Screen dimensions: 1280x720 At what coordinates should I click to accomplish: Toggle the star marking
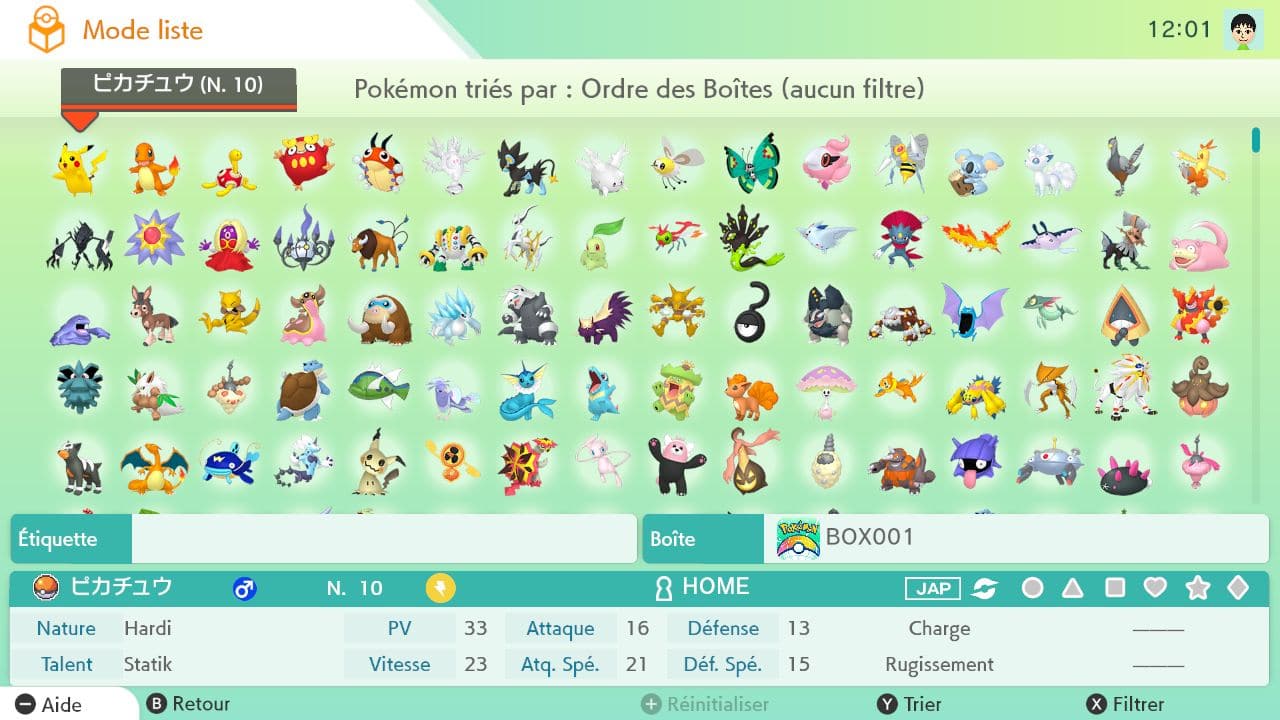pyautogui.click(x=1197, y=588)
